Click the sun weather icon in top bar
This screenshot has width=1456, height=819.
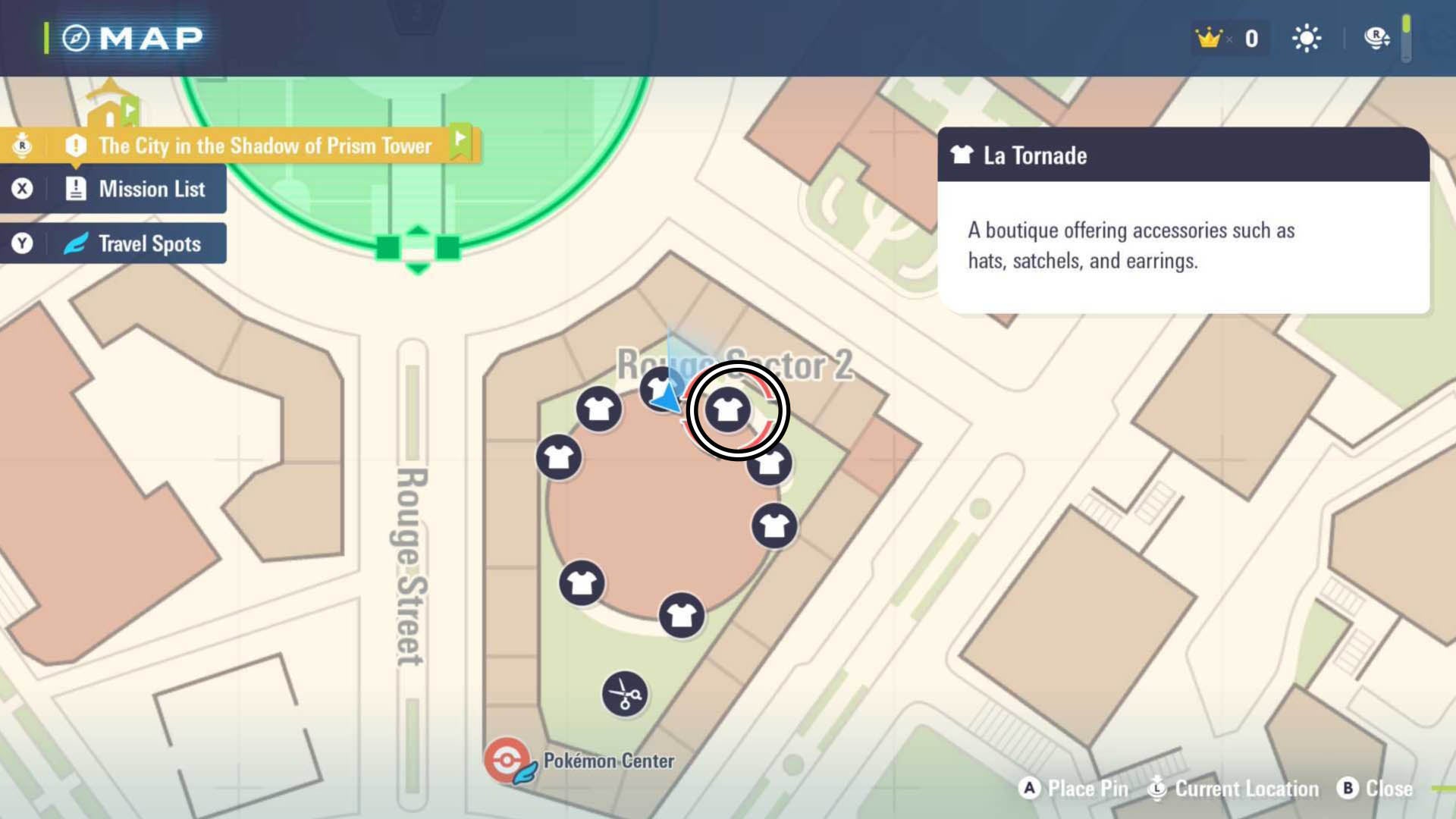click(1307, 37)
